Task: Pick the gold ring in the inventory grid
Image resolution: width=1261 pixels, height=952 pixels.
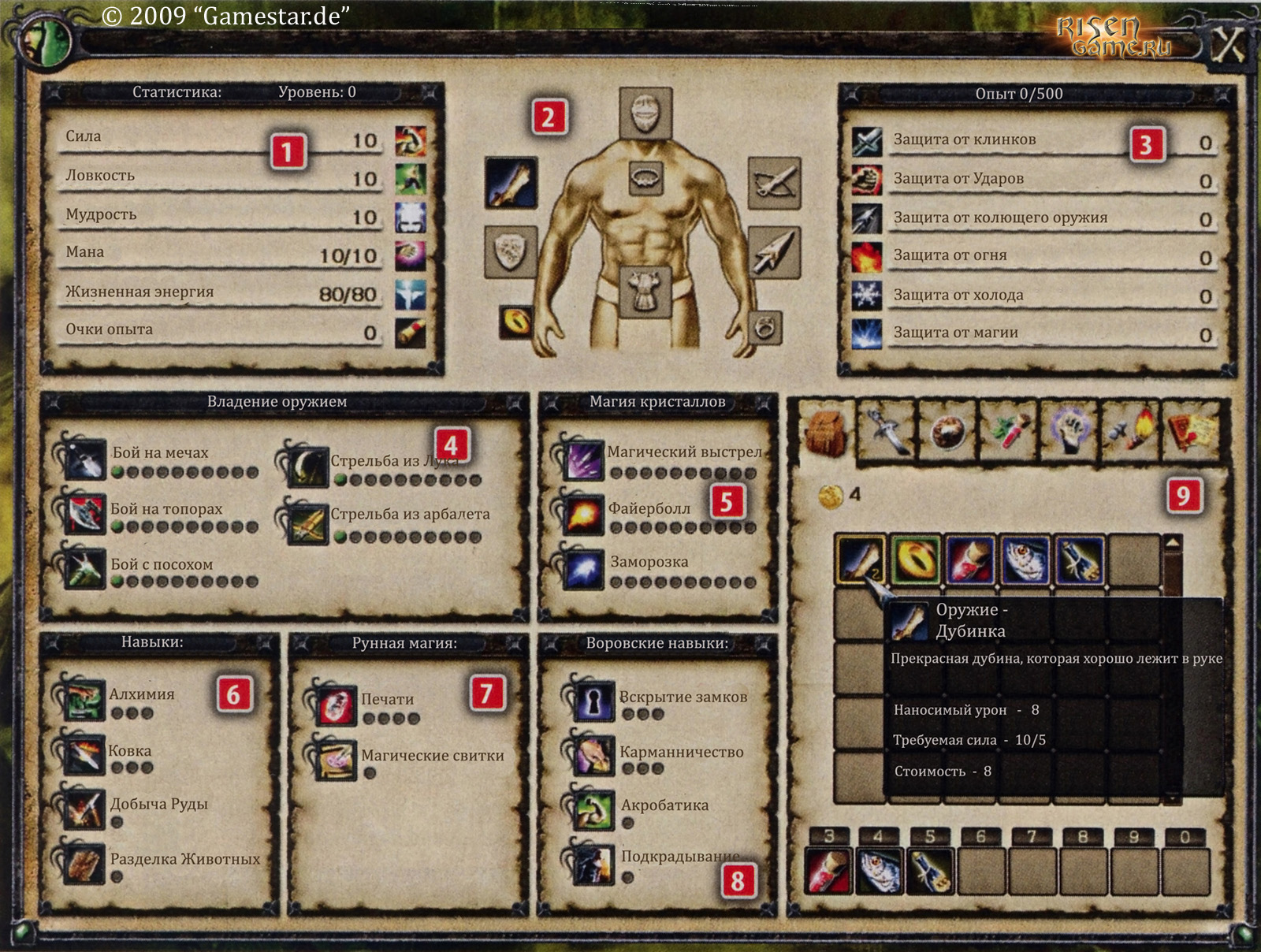Action: [915, 560]
